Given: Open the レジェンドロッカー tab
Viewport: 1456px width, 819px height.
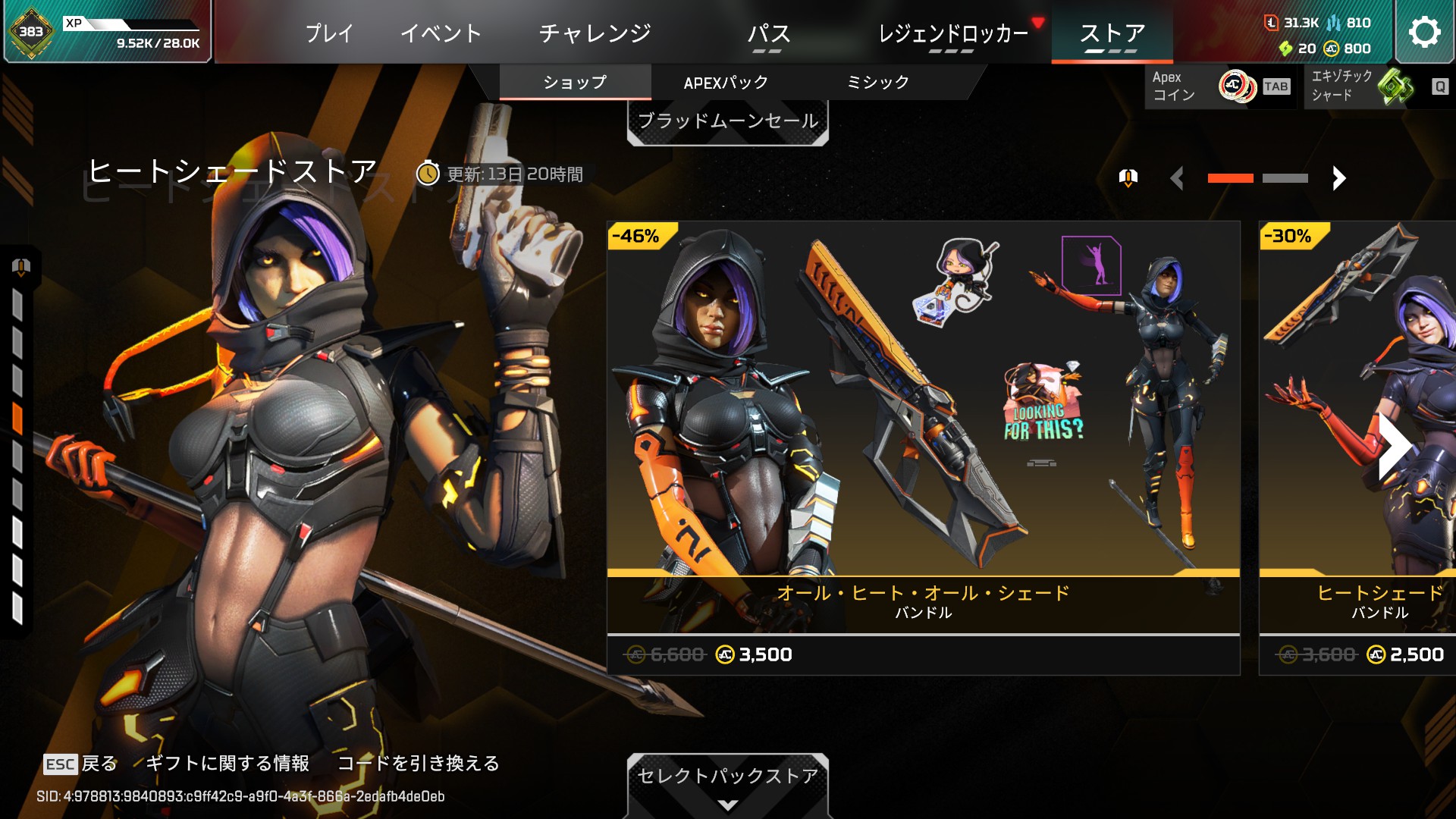Looking at the screenshot, I should [x=952, y=33].
